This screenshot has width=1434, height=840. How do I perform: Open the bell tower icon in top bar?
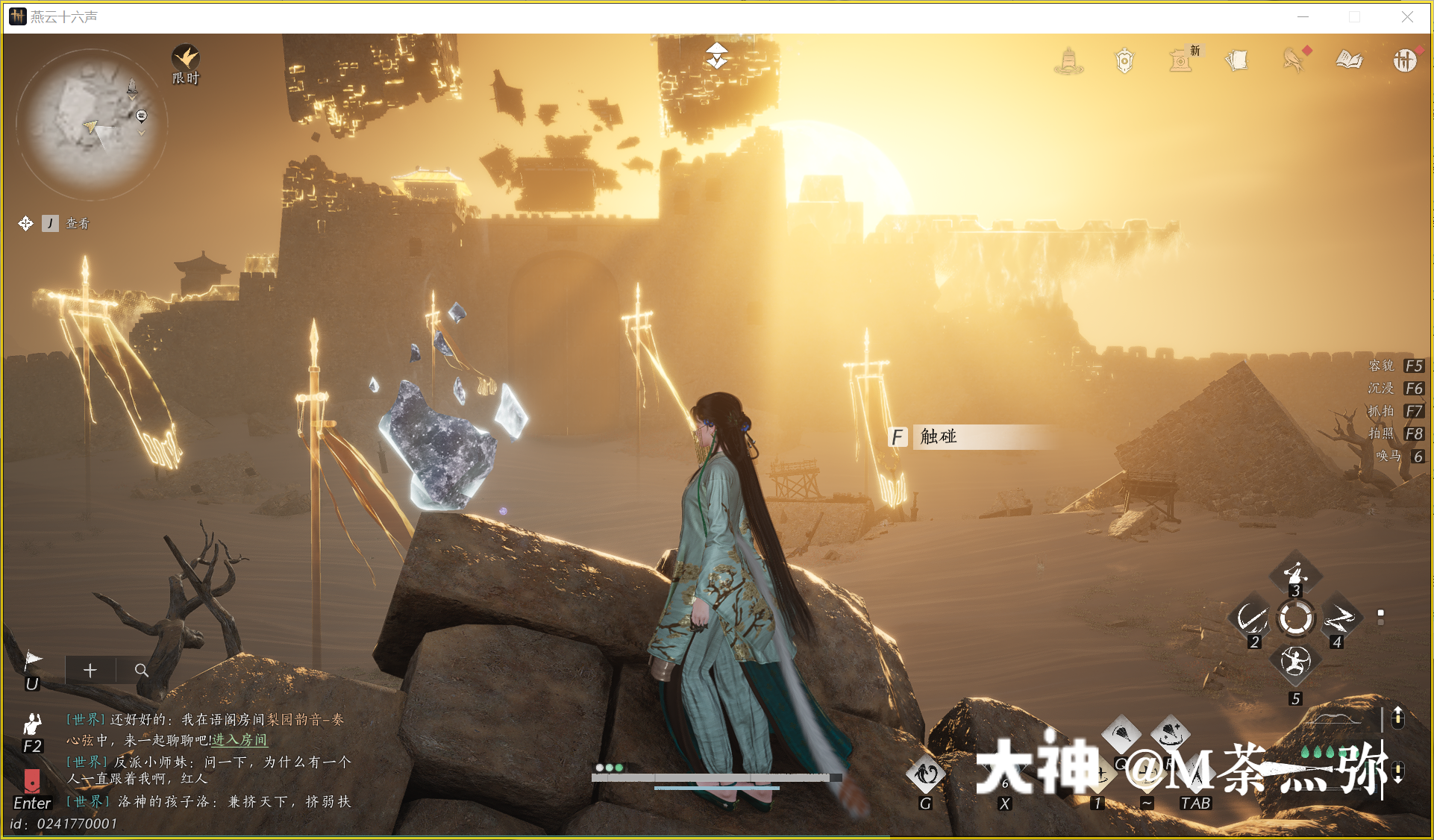click(x=1068, y=60)
